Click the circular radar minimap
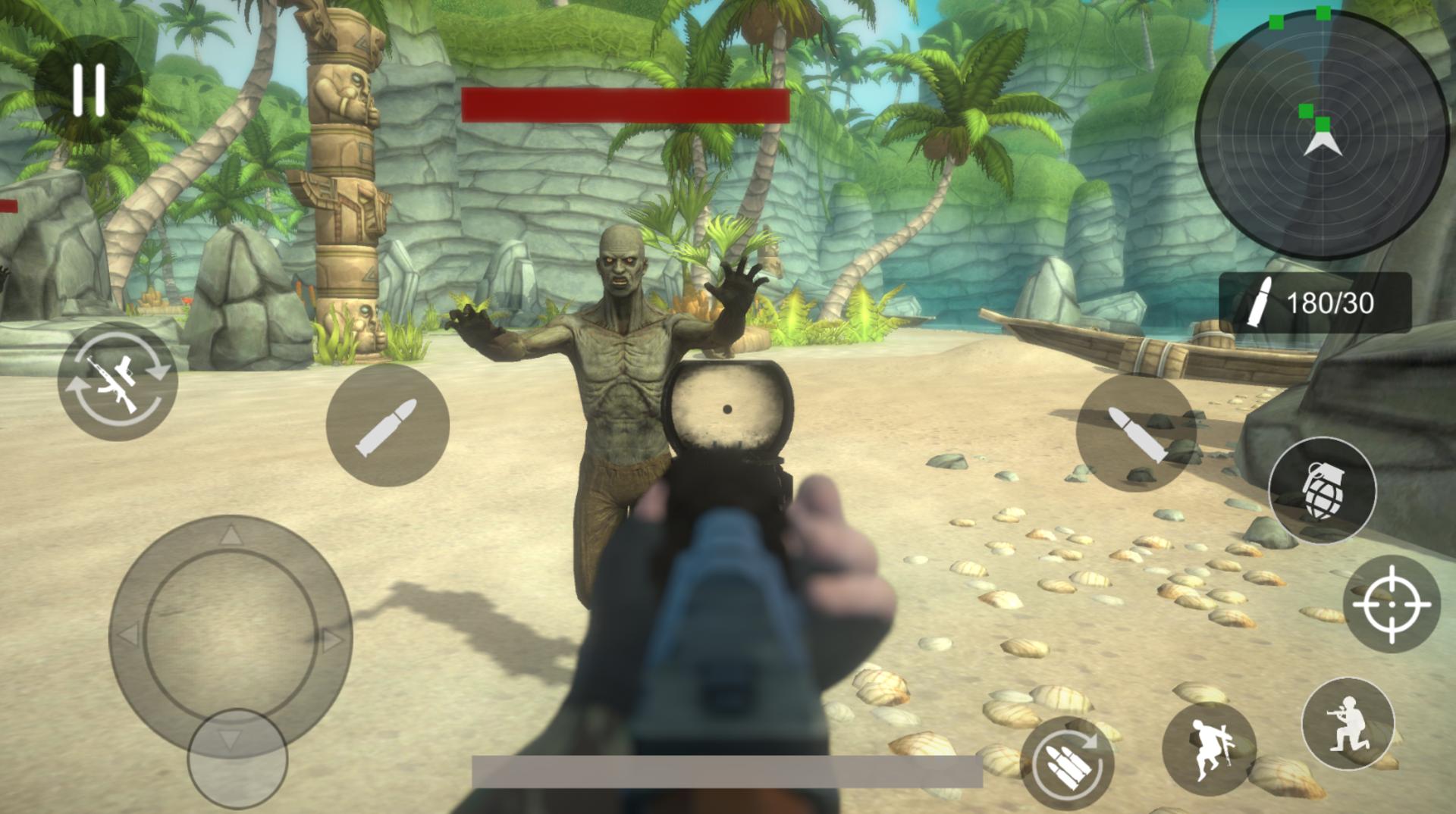Screen dimensions: 1456x814 pos(1322,134)
